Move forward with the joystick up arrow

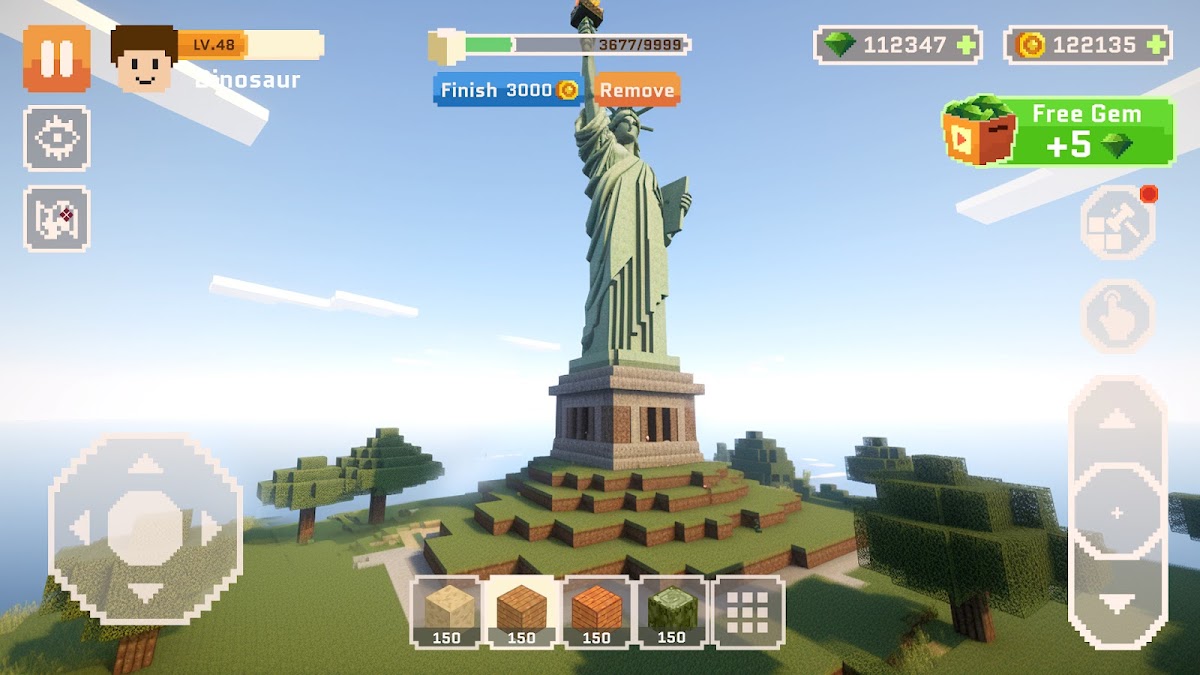tap(146, 464)
